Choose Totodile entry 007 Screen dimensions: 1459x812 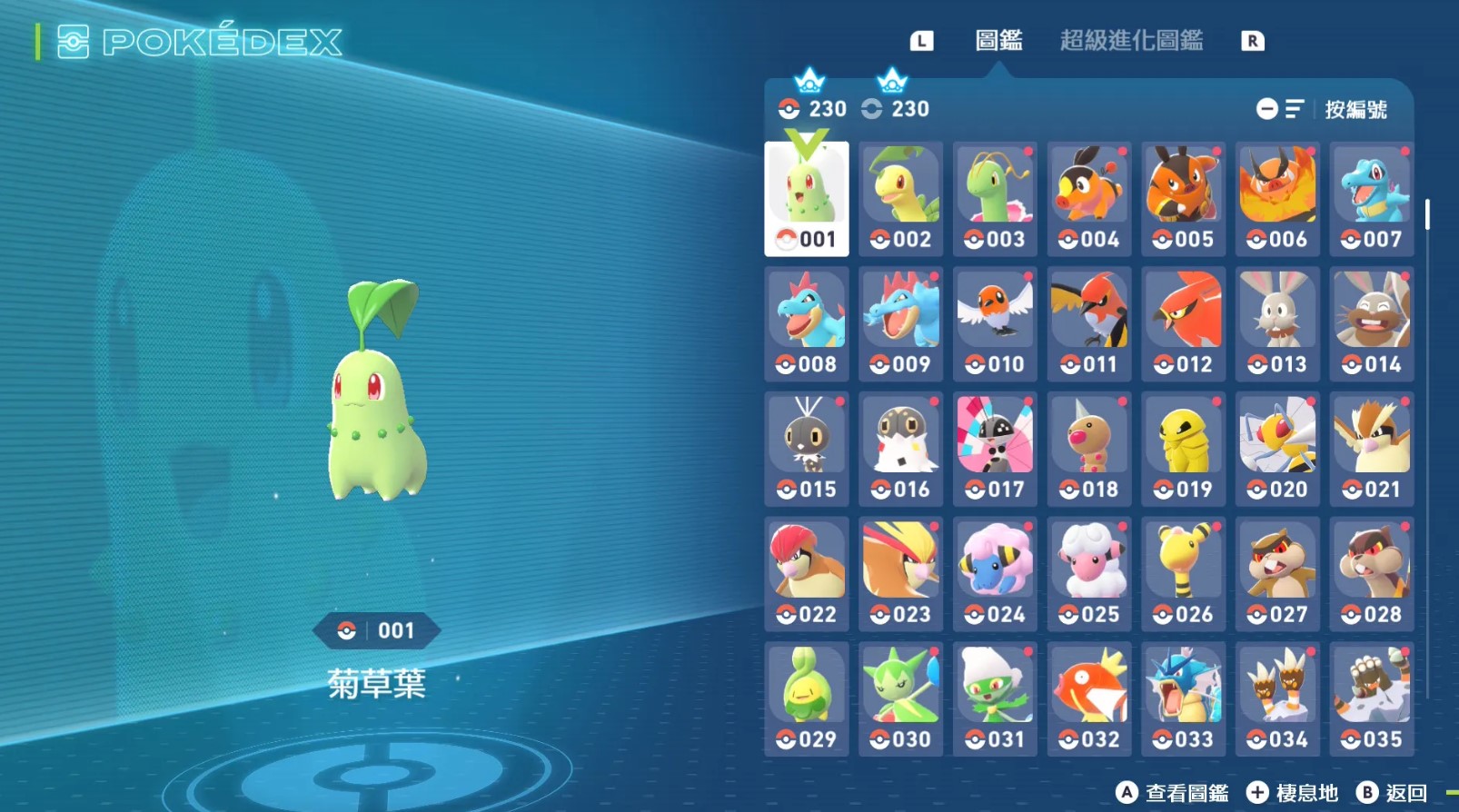point(1372,199)
